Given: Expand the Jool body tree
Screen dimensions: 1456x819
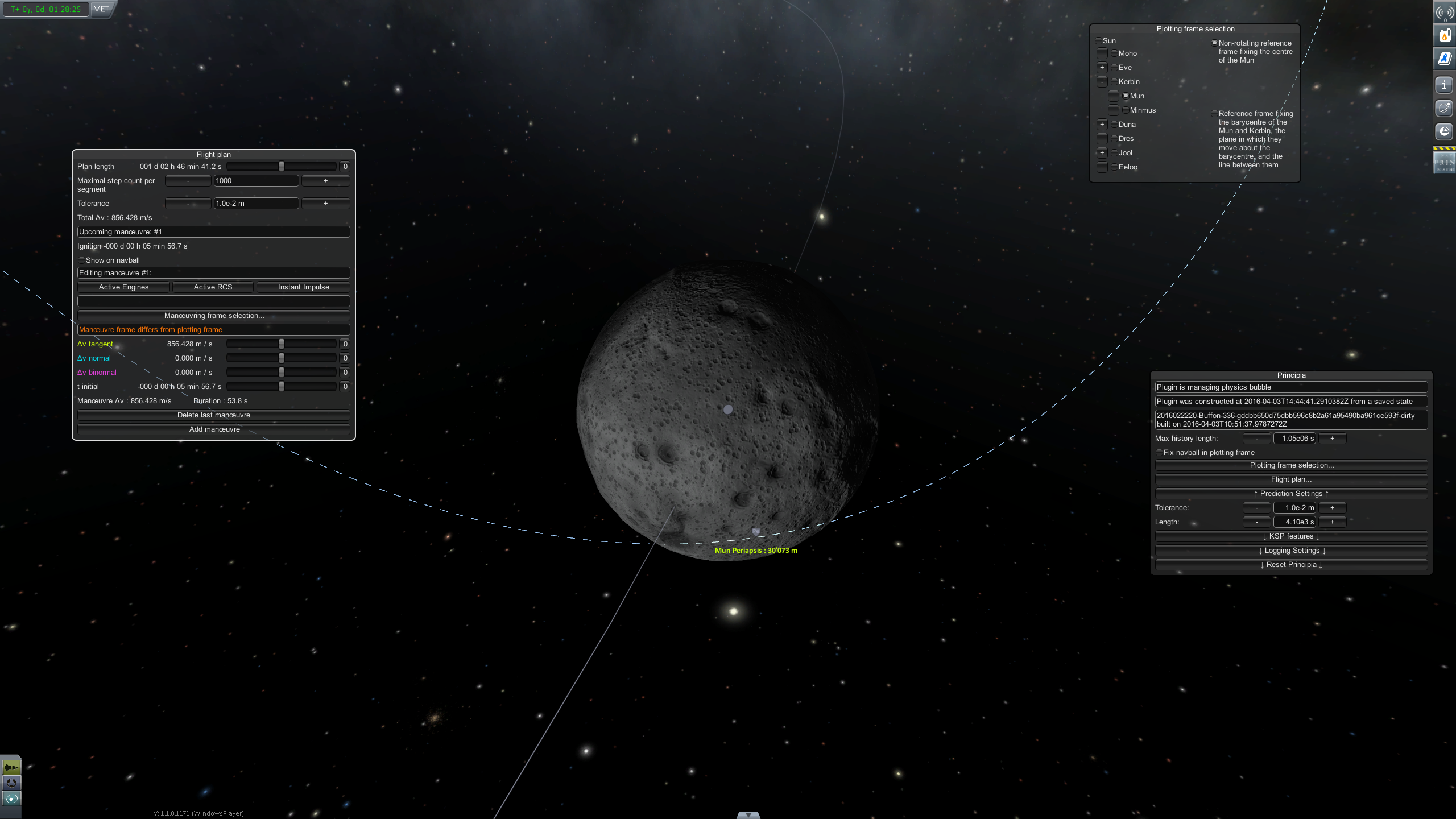Looking at the screenshot, I should 1102,153.
